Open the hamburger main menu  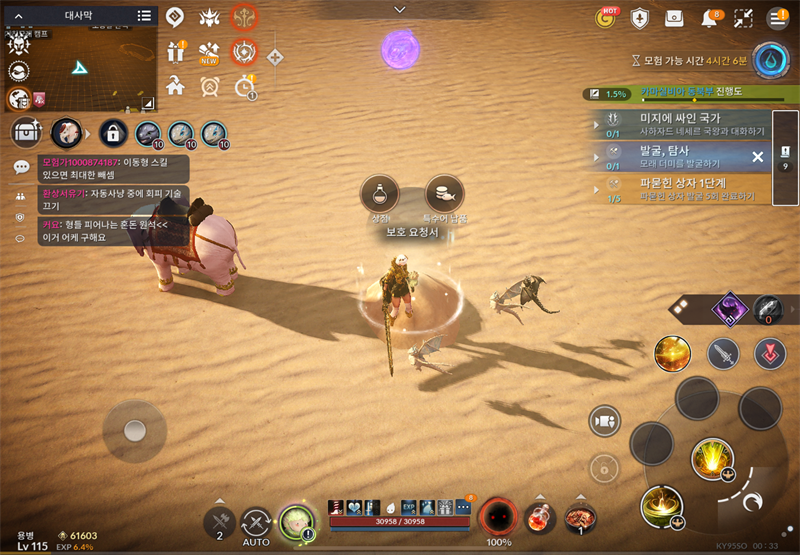(x=777, y=18)
